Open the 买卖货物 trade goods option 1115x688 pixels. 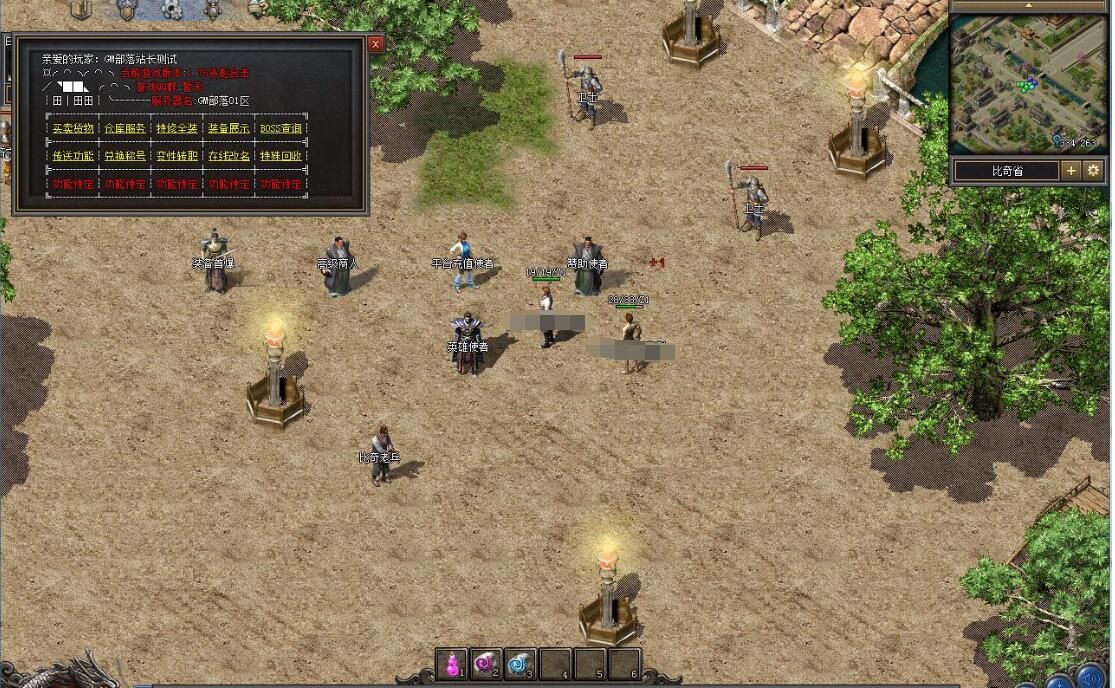pos(73,129)
